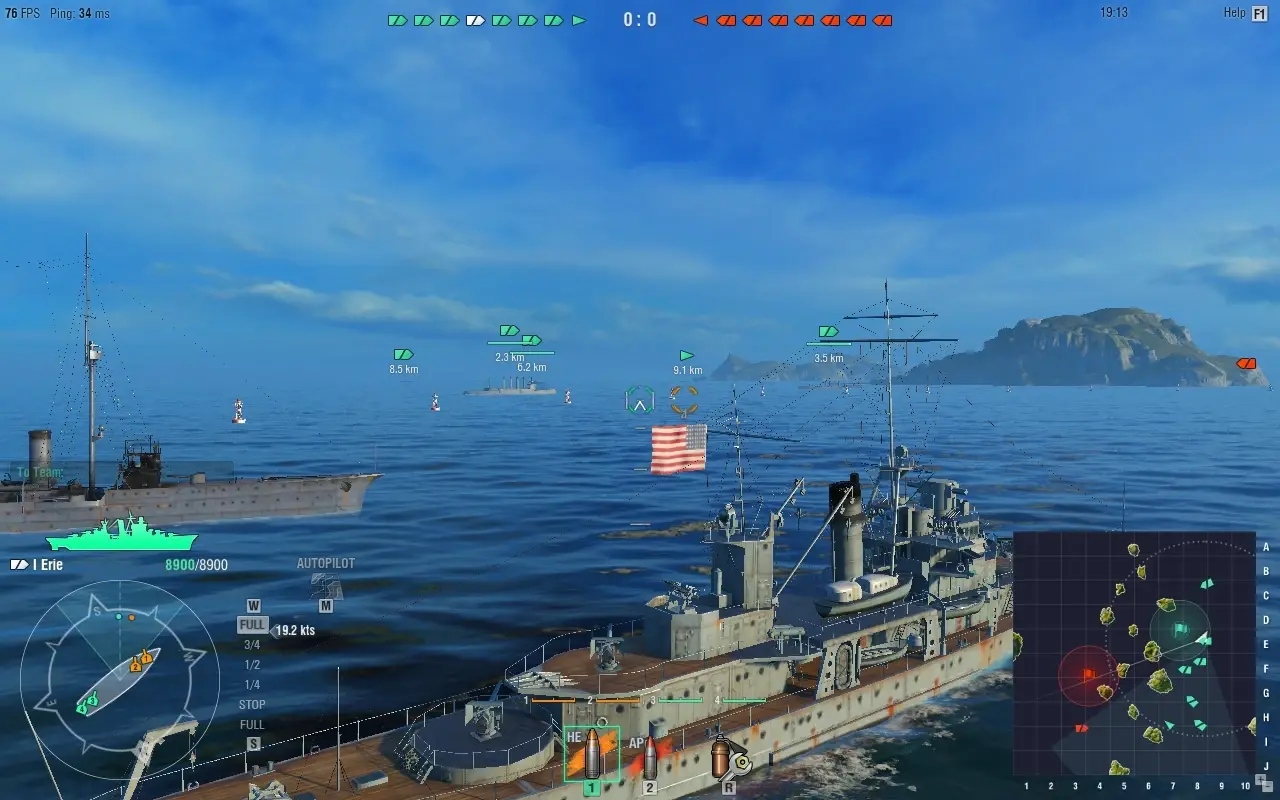Click the ally flag icon next to the score
The image size is (1280, 800).
point(579,18)
